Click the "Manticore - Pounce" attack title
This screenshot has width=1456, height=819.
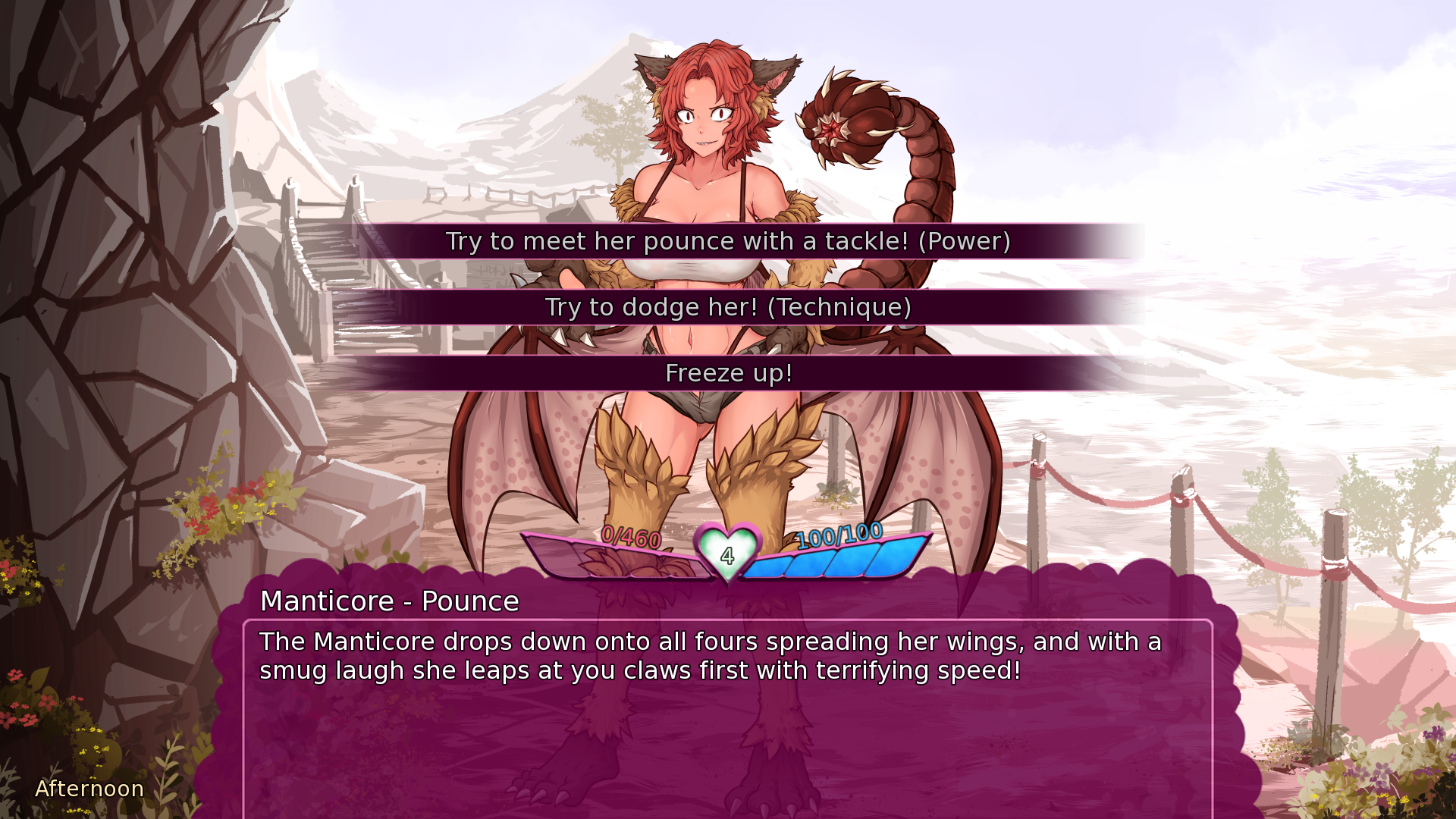point(390,601)
